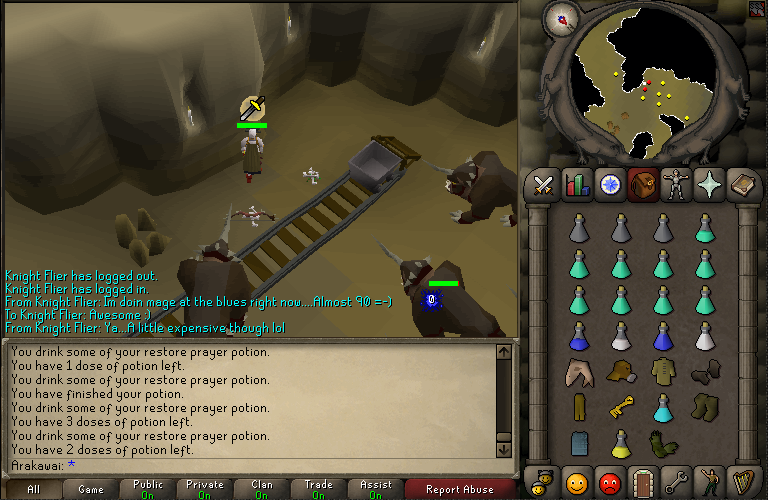Select the yellow potion in inventory
The height and width of the screenshot is (500, 768).
point(618,441)
